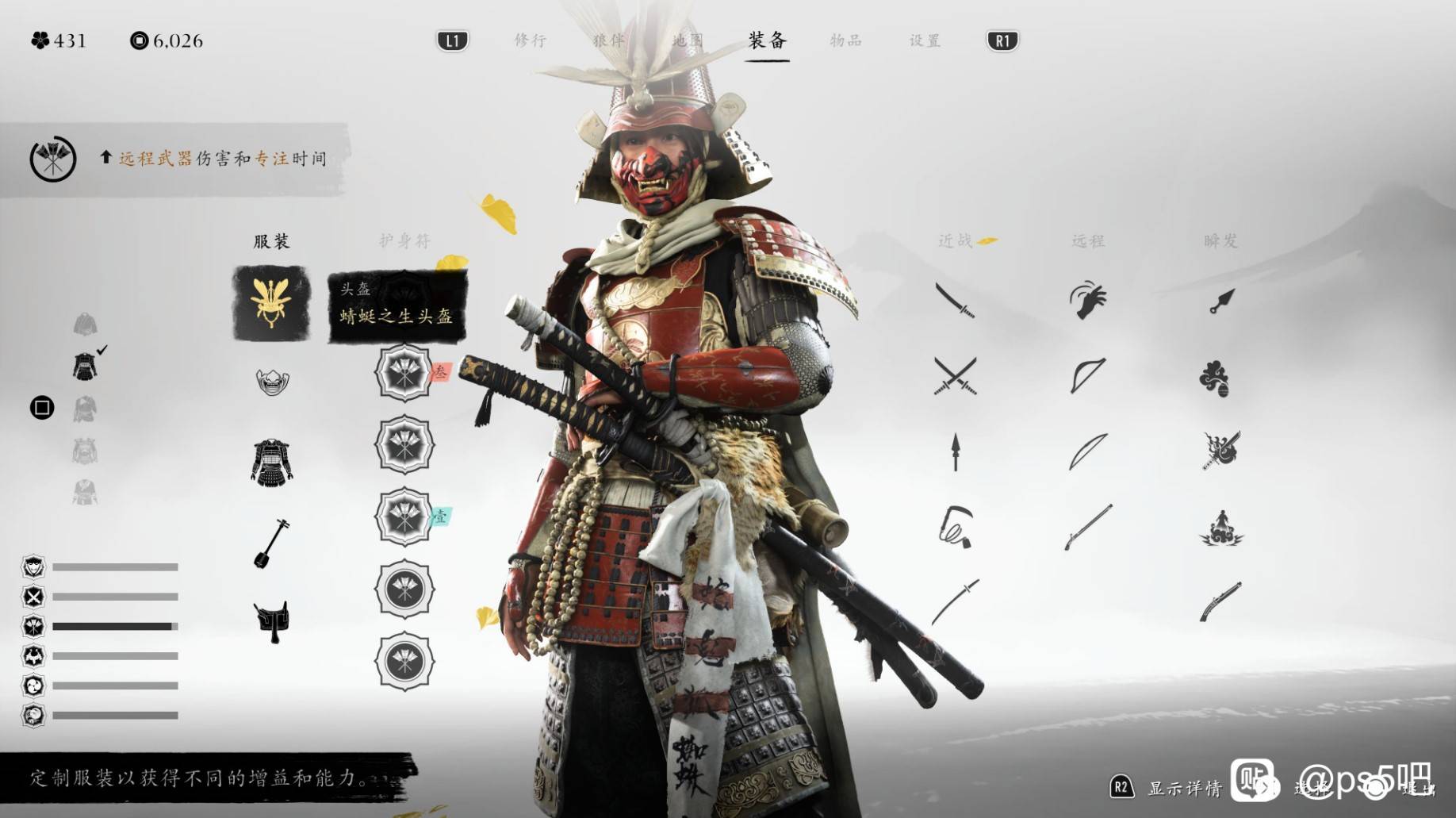The image size is (1456, 818).
Task: Open the 狼伴 tab
Action: click(x=608, y=40)
